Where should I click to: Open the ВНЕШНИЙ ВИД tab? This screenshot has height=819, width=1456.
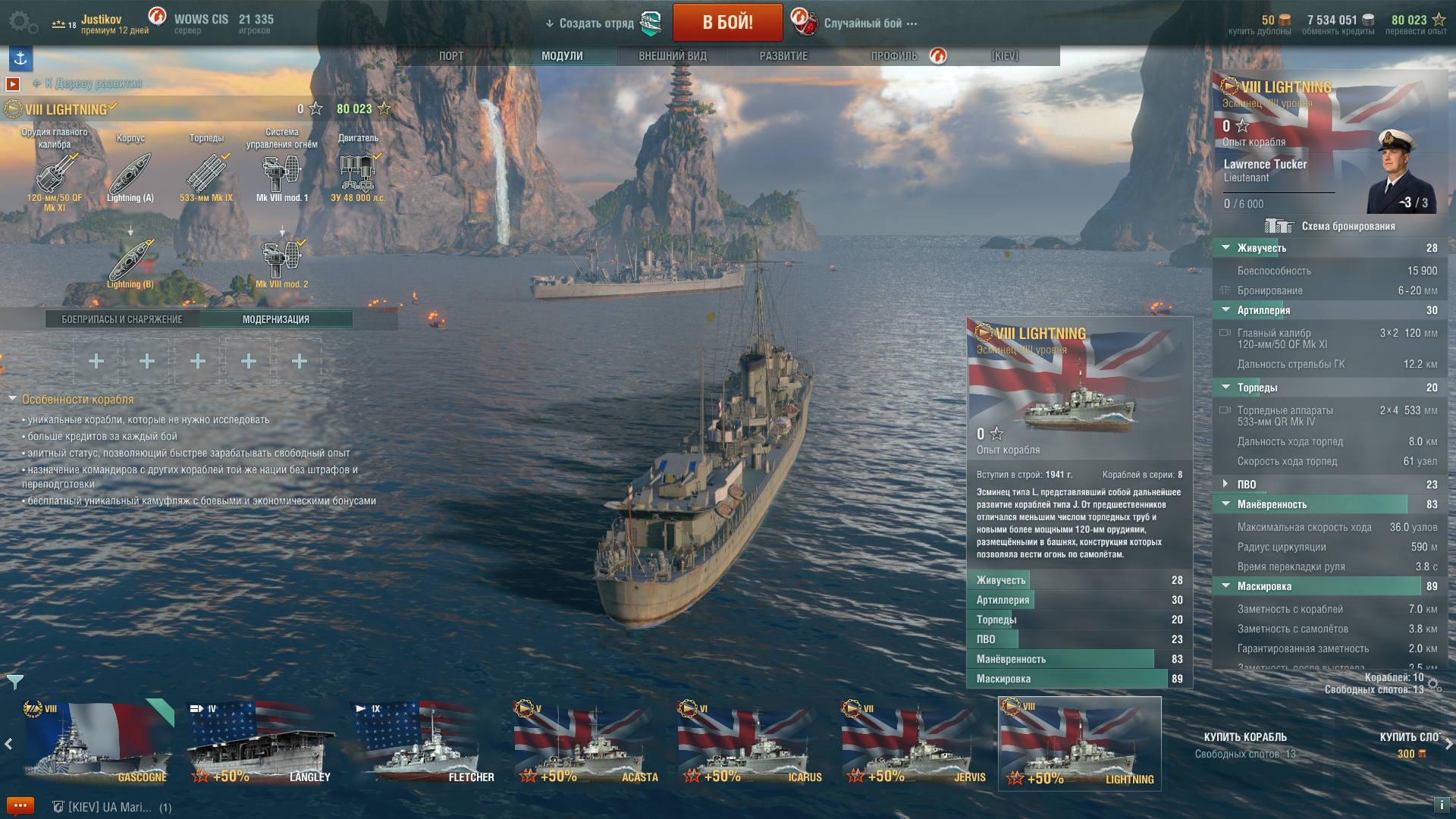pyautogui.click(x=672, y=56)
